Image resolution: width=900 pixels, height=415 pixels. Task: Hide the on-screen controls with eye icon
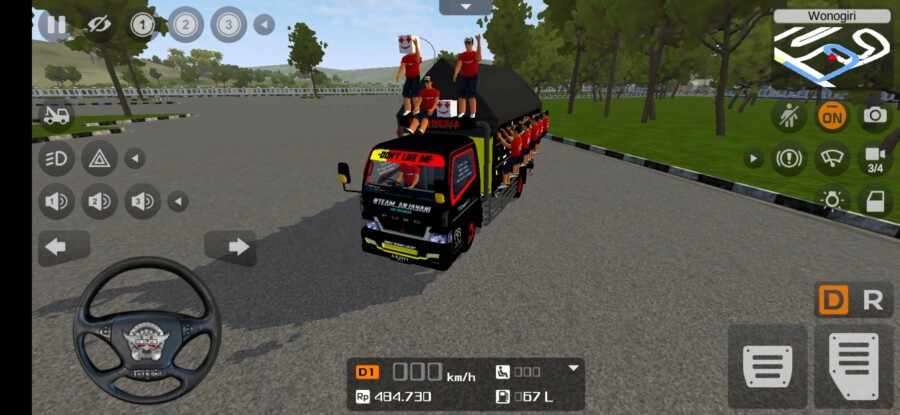pyautogui.click(x=98, y=24)
